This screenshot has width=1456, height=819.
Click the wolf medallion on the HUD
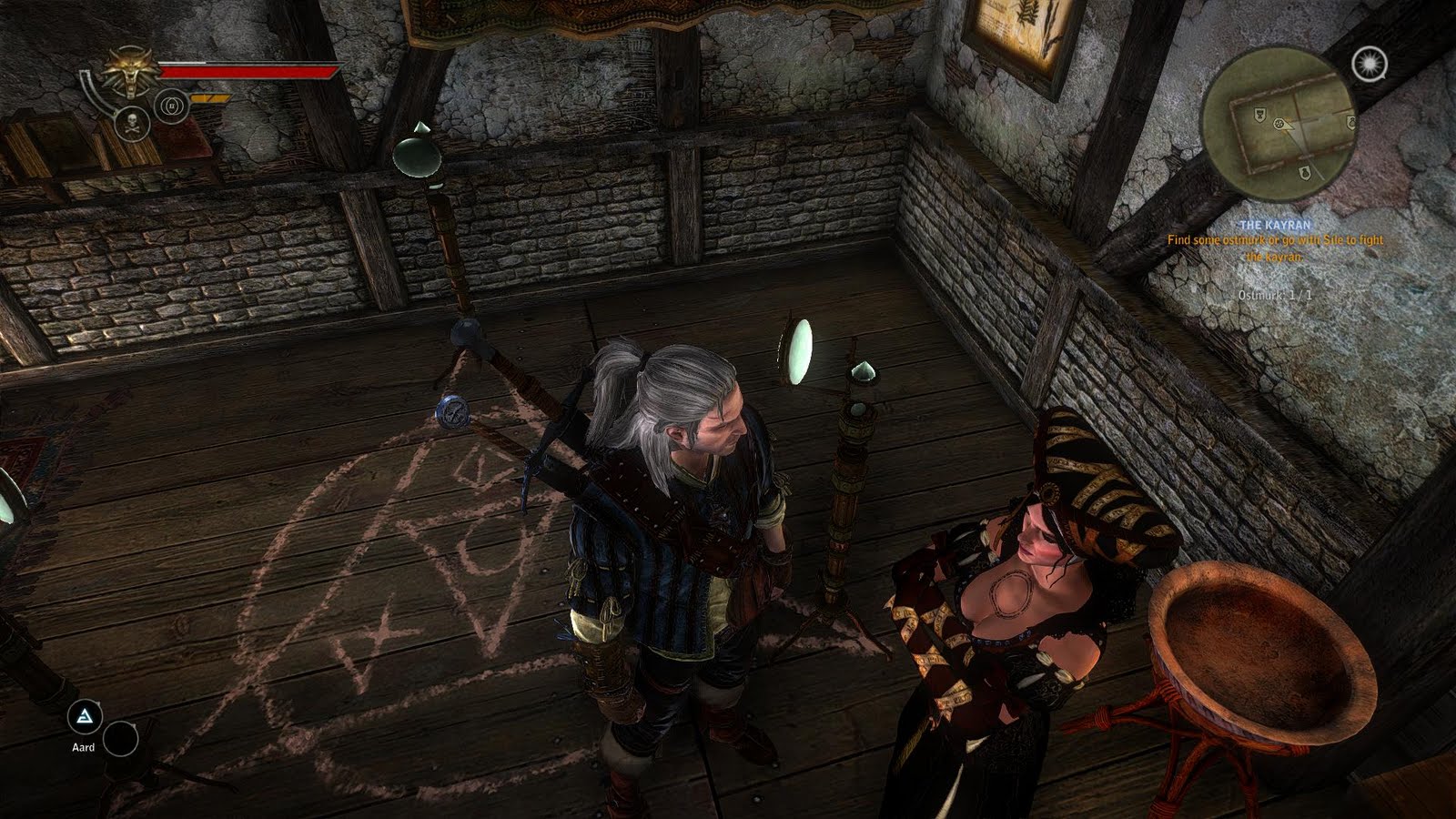[x=130, y=71]
